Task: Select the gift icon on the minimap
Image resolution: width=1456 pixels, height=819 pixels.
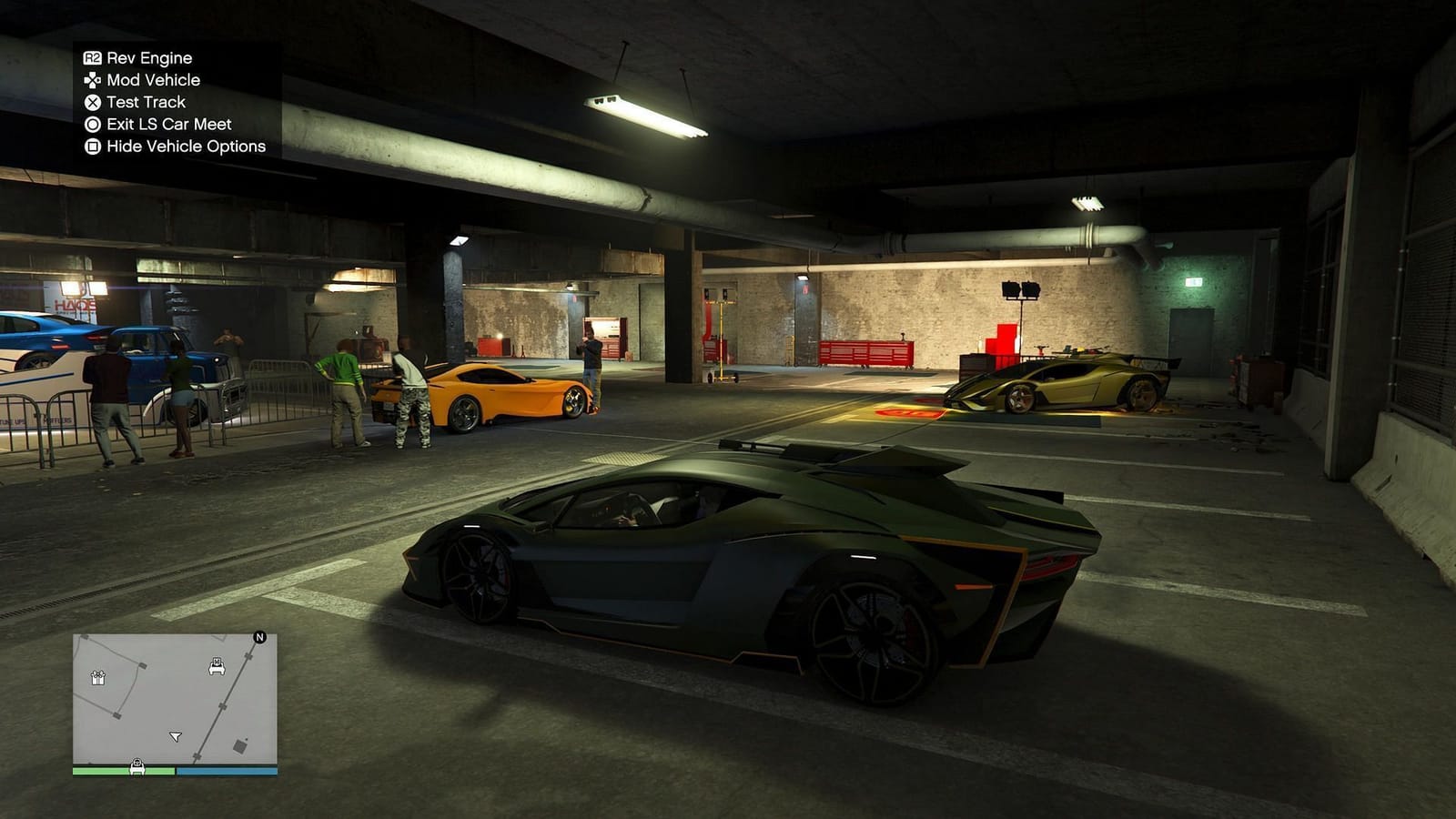Action: pyautogui.click(x=98, y=679)
